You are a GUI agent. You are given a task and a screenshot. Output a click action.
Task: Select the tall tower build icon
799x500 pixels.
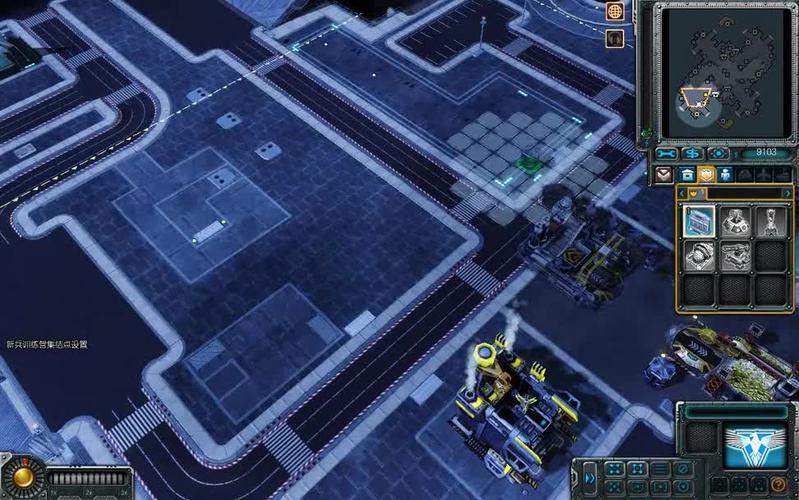click(769, 221)
